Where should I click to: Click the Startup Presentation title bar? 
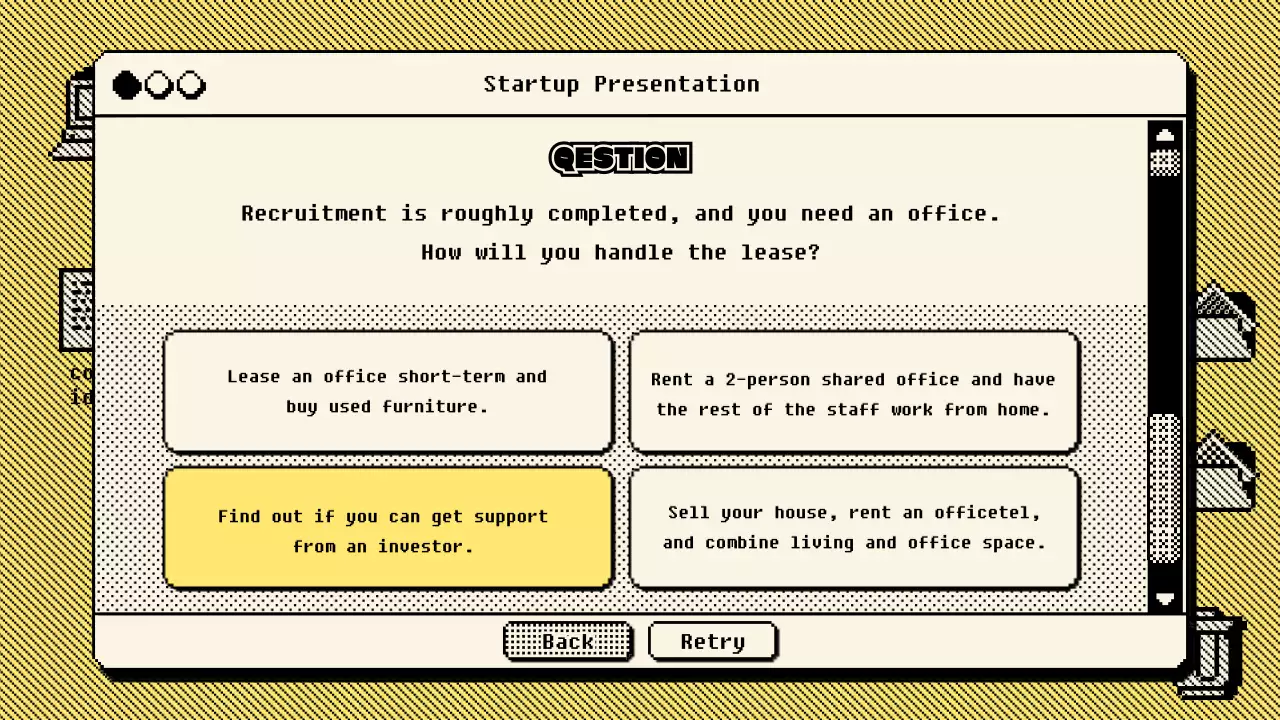620,84
